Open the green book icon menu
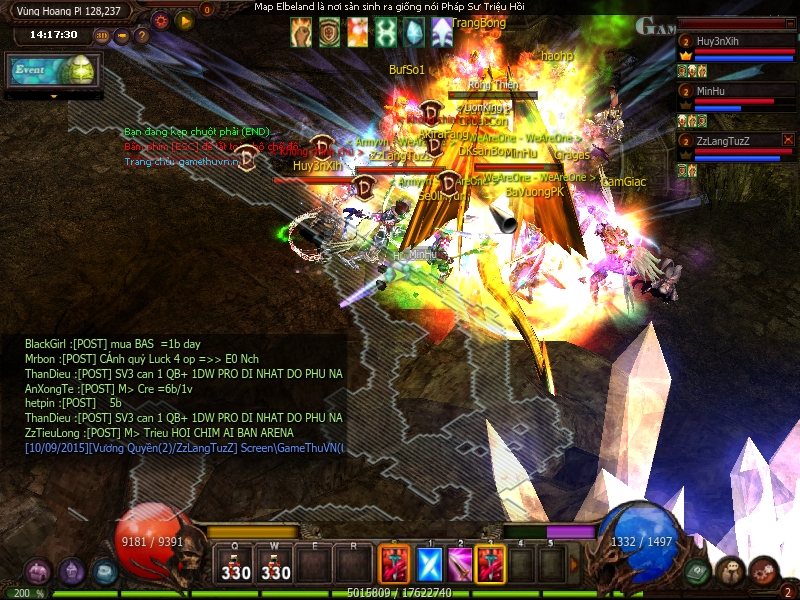Screen dimensions: 800x600 (x=697, y=571)
